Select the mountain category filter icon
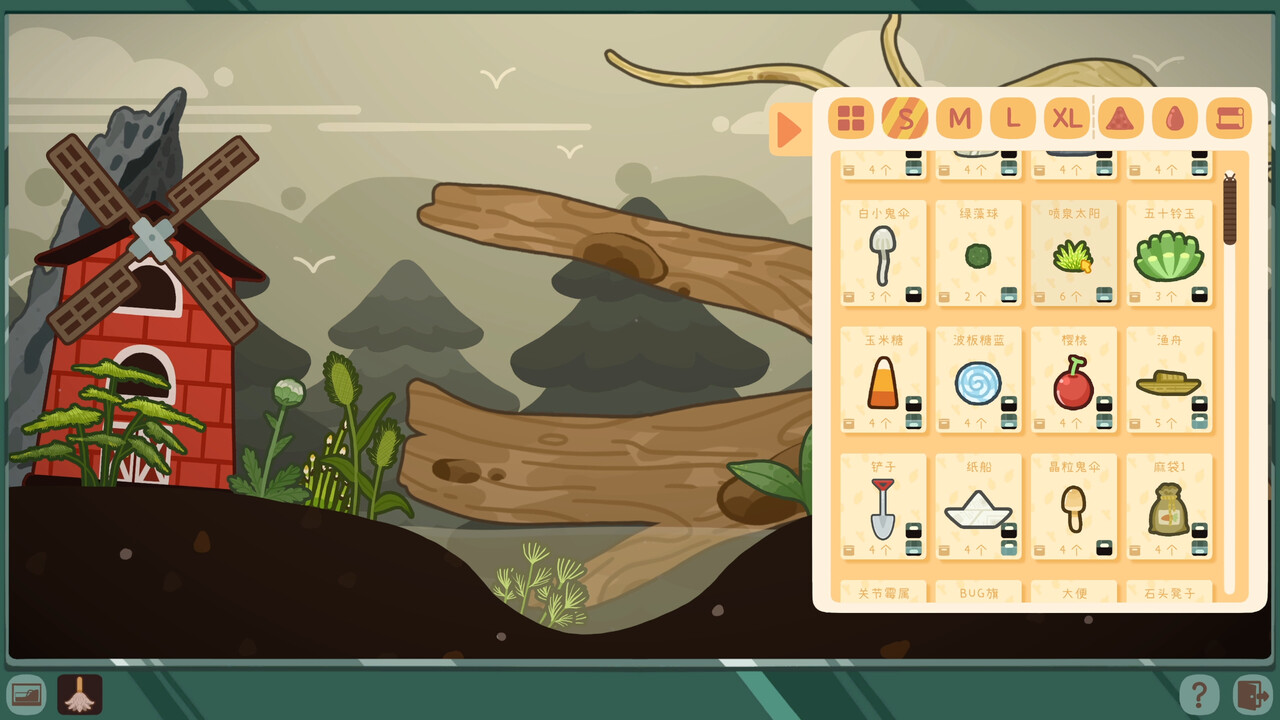 (x=1122, y=118)
